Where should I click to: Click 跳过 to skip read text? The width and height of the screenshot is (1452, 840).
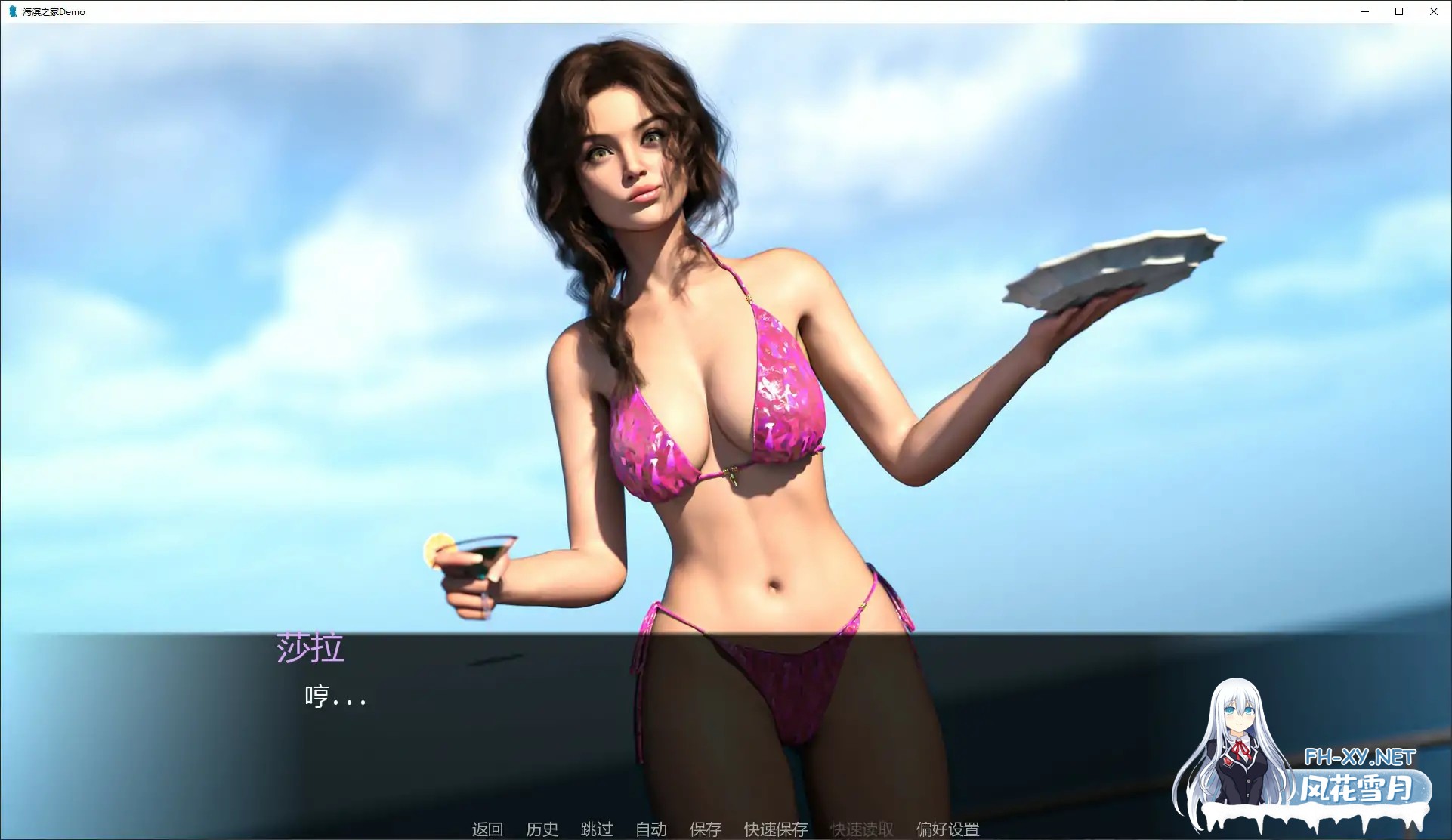(596, 829)
